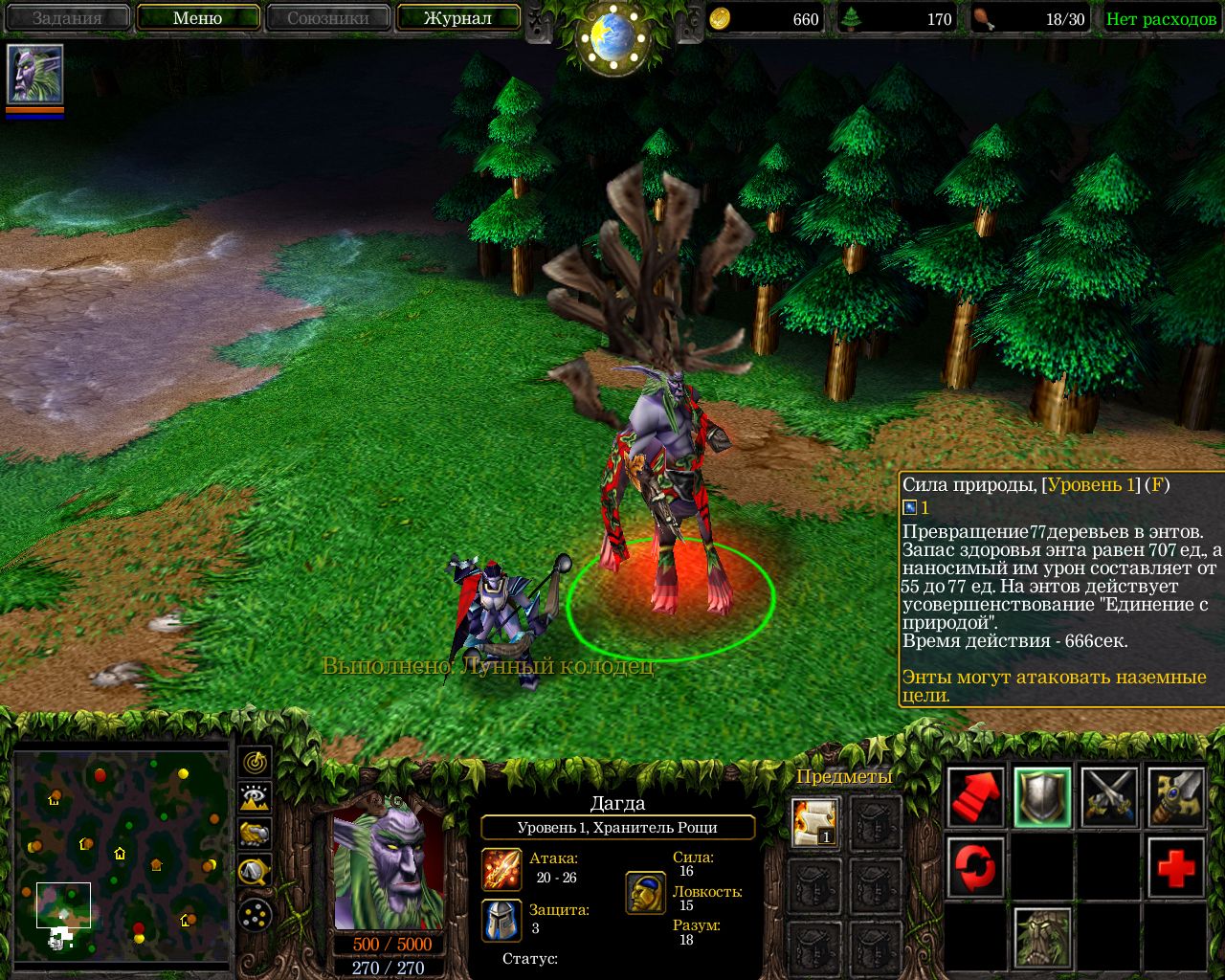The image size is (1225, 980).
Task: Toggle ally color mode gauntlet icon
Action: coord(255,834)
